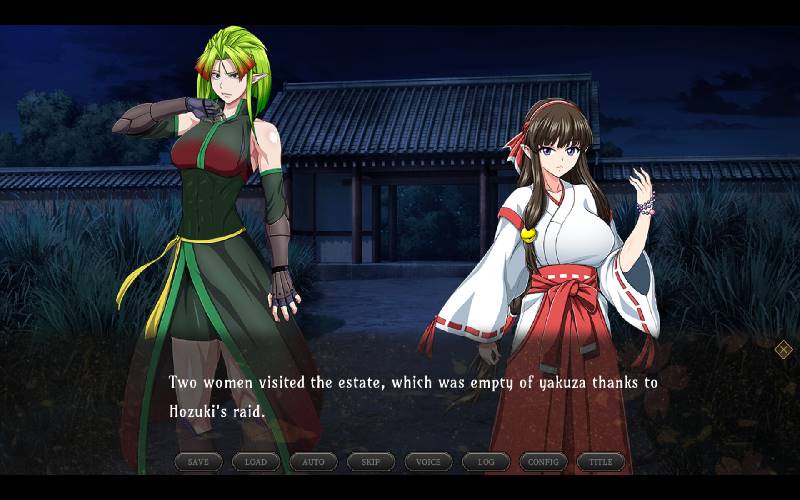Replay line with the VOICE button
Viewport: 800px width, 500px height.
point(428,462)
